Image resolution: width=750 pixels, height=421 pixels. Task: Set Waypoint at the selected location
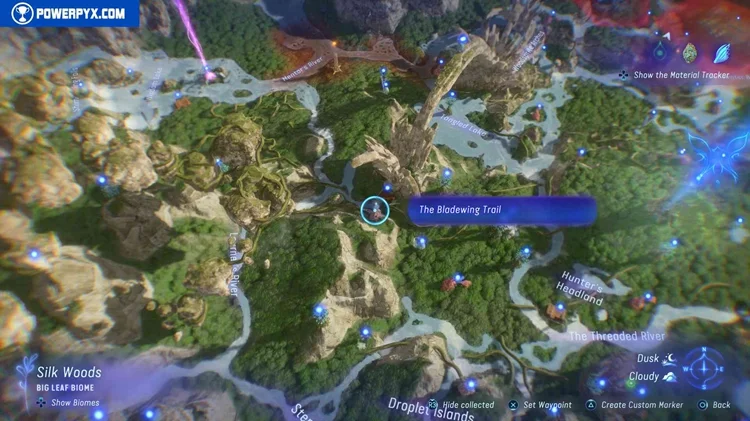coord(541,405)
